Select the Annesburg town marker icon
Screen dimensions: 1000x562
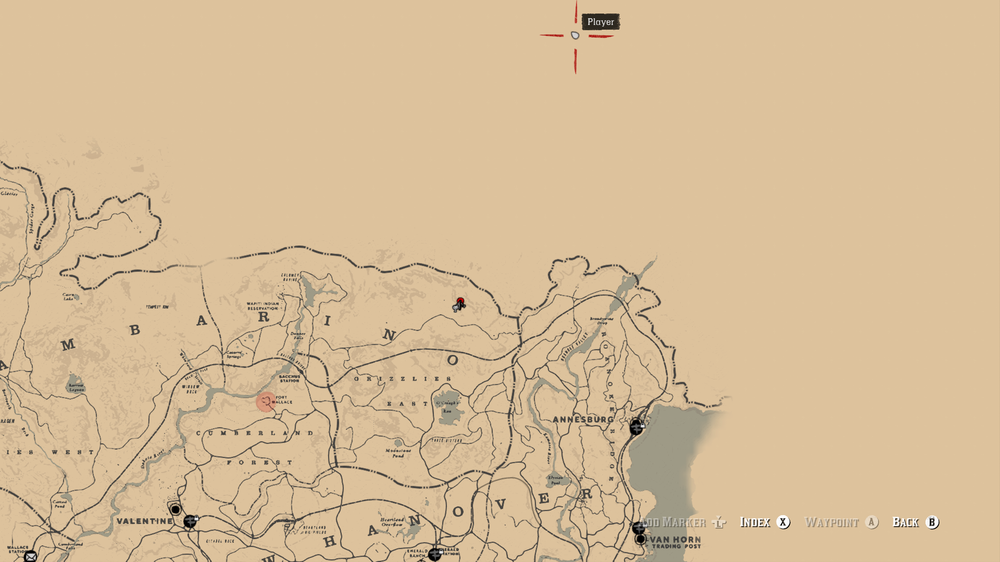(x=636, y=427)
